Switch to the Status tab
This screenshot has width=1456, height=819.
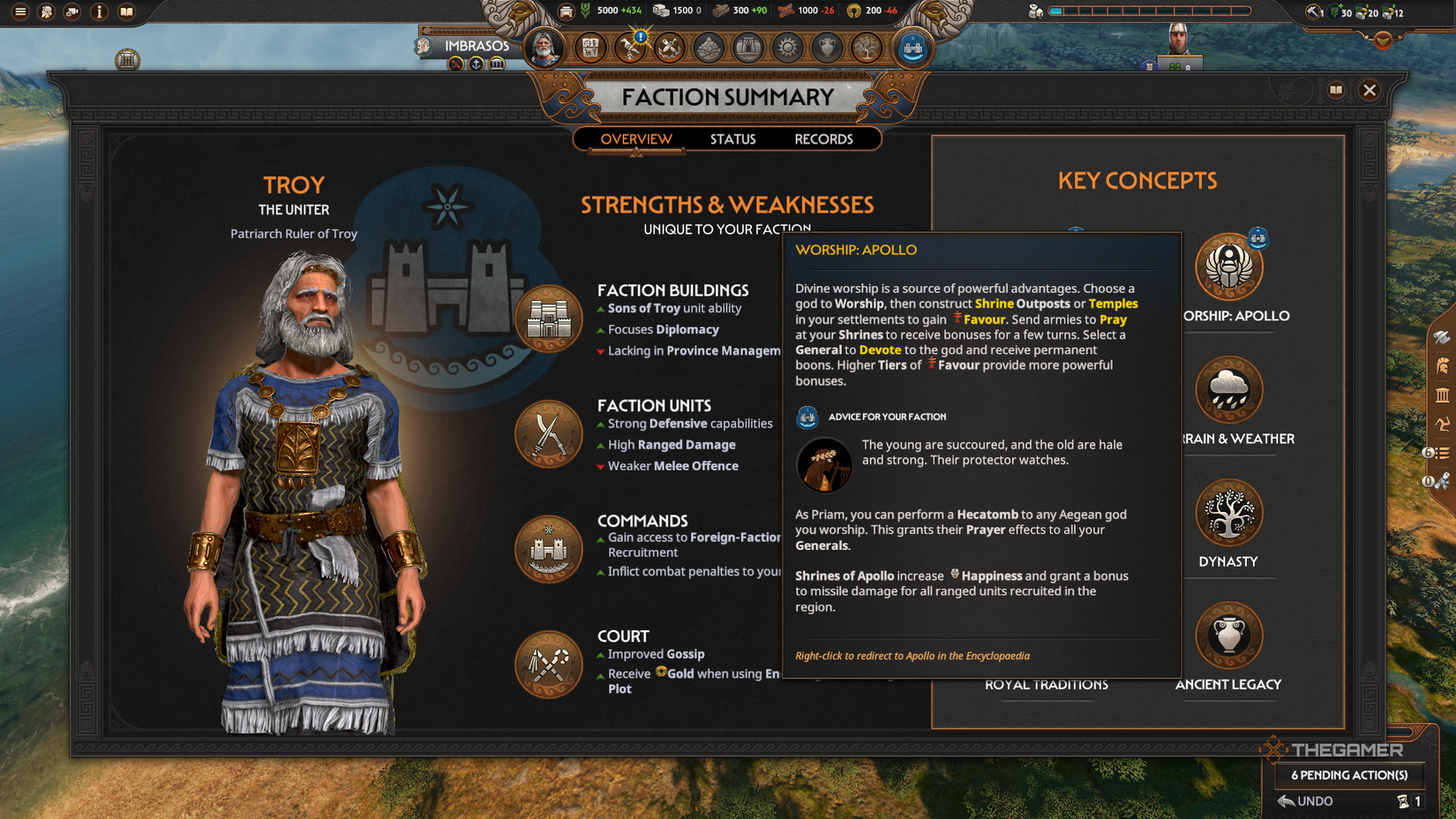[733, 139]
